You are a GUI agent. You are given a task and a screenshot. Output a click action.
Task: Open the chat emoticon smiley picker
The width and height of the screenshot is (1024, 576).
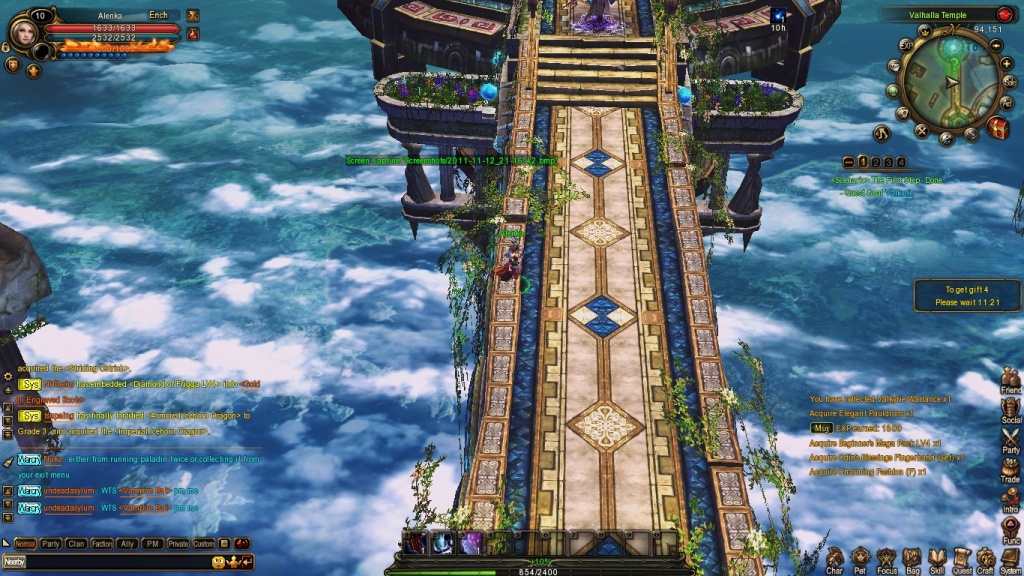[219, 562]
